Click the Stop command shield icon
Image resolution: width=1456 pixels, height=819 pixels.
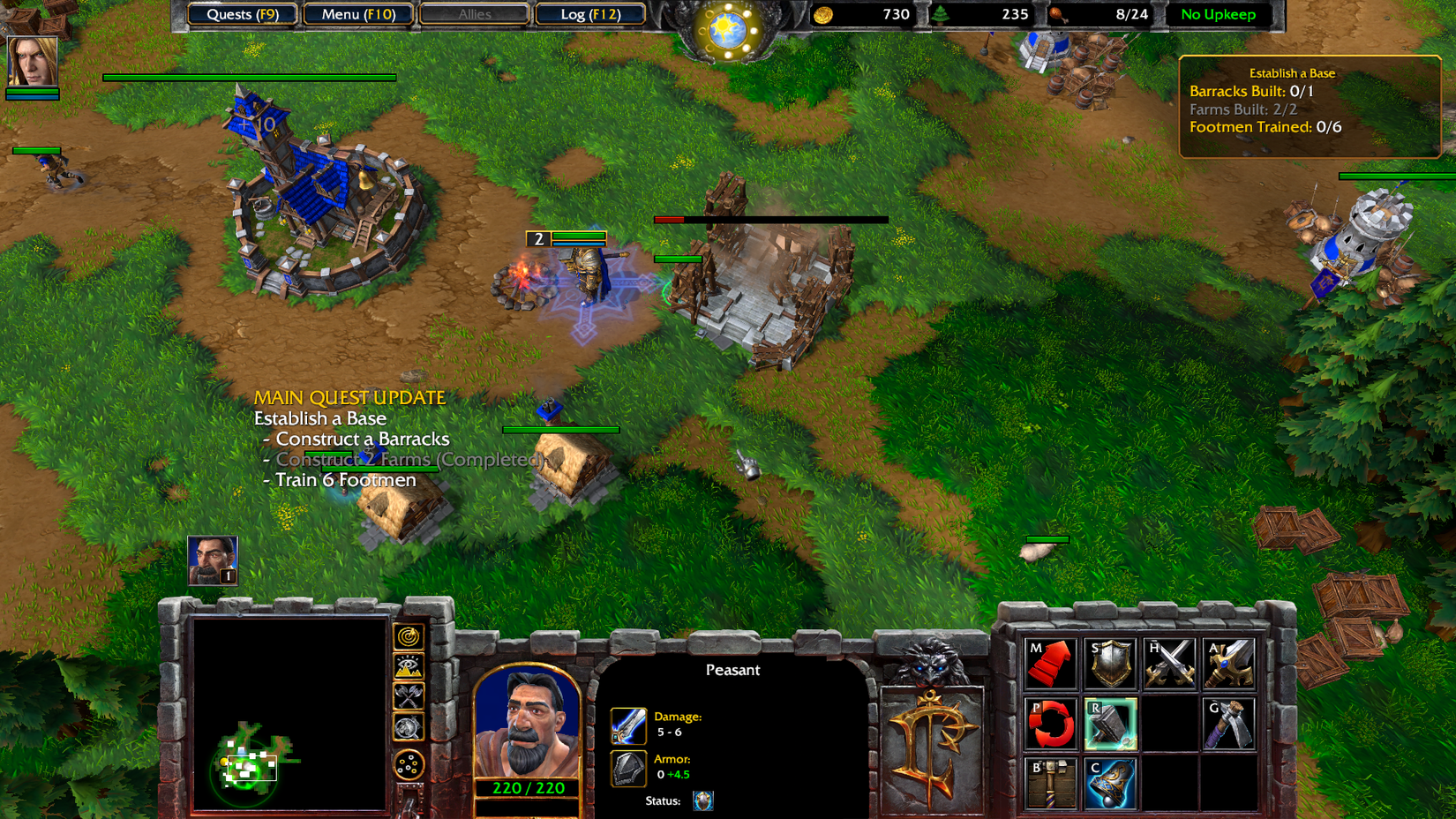[1110, 664]
